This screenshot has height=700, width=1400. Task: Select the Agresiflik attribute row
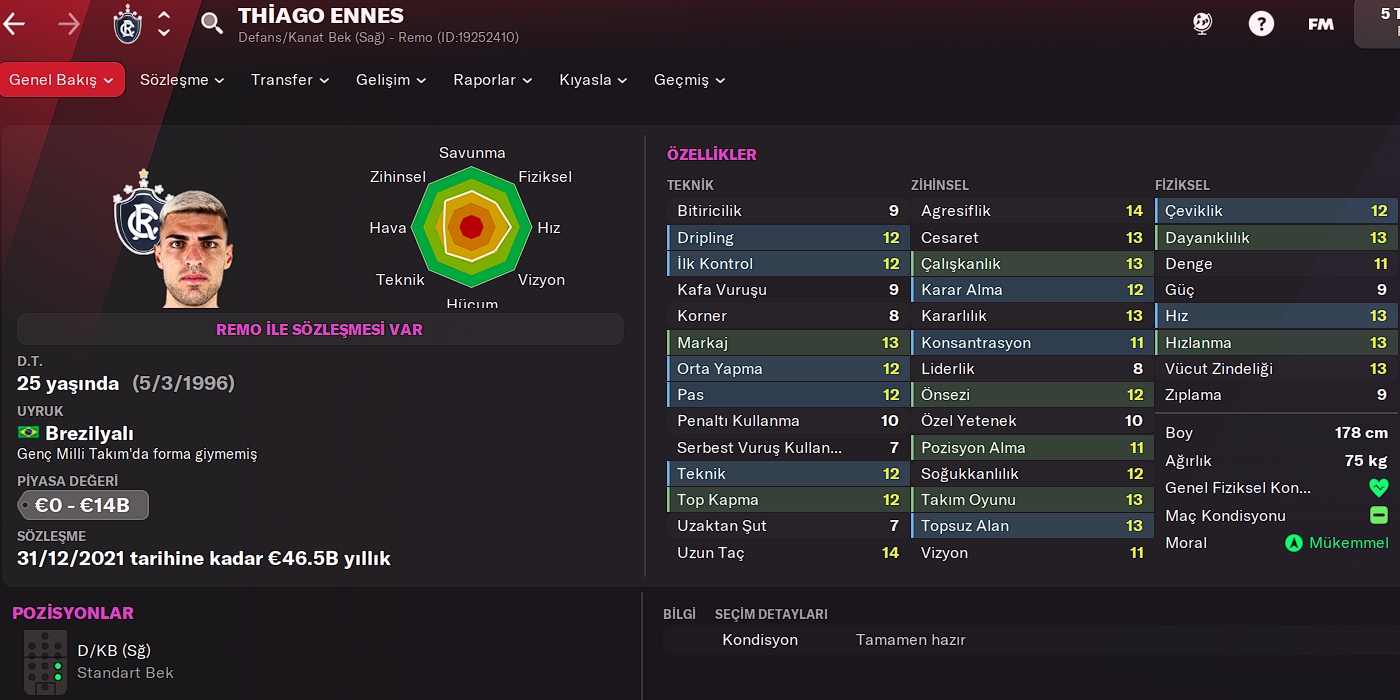1031,211
